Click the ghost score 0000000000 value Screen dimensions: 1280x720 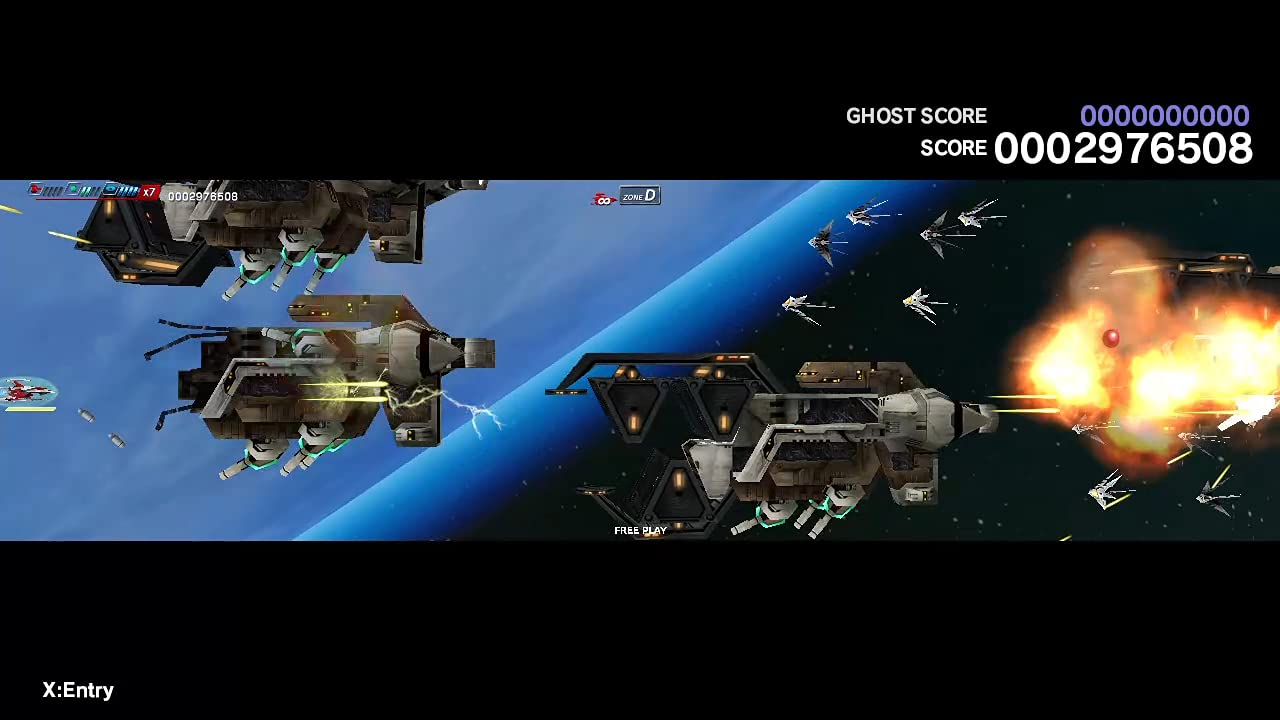click(1165, 116)
